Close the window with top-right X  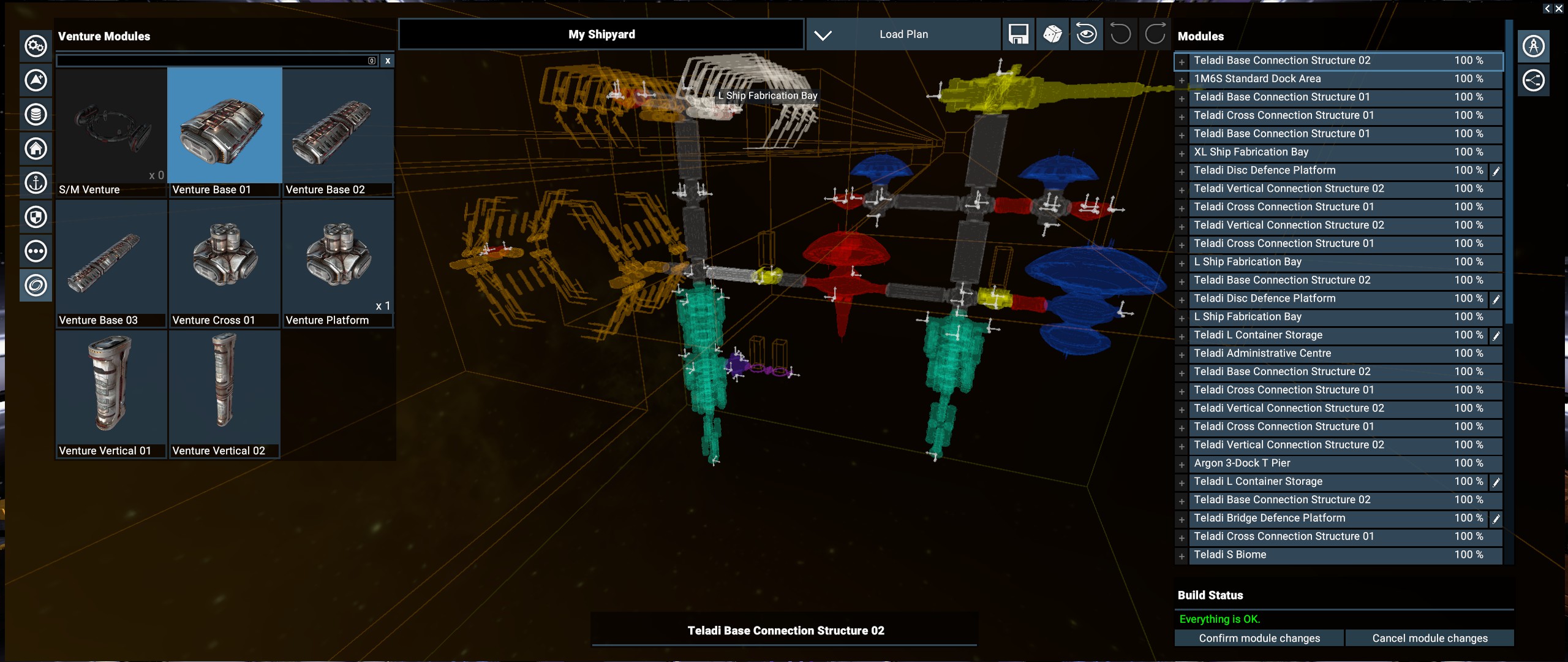tap(1559, 9)
